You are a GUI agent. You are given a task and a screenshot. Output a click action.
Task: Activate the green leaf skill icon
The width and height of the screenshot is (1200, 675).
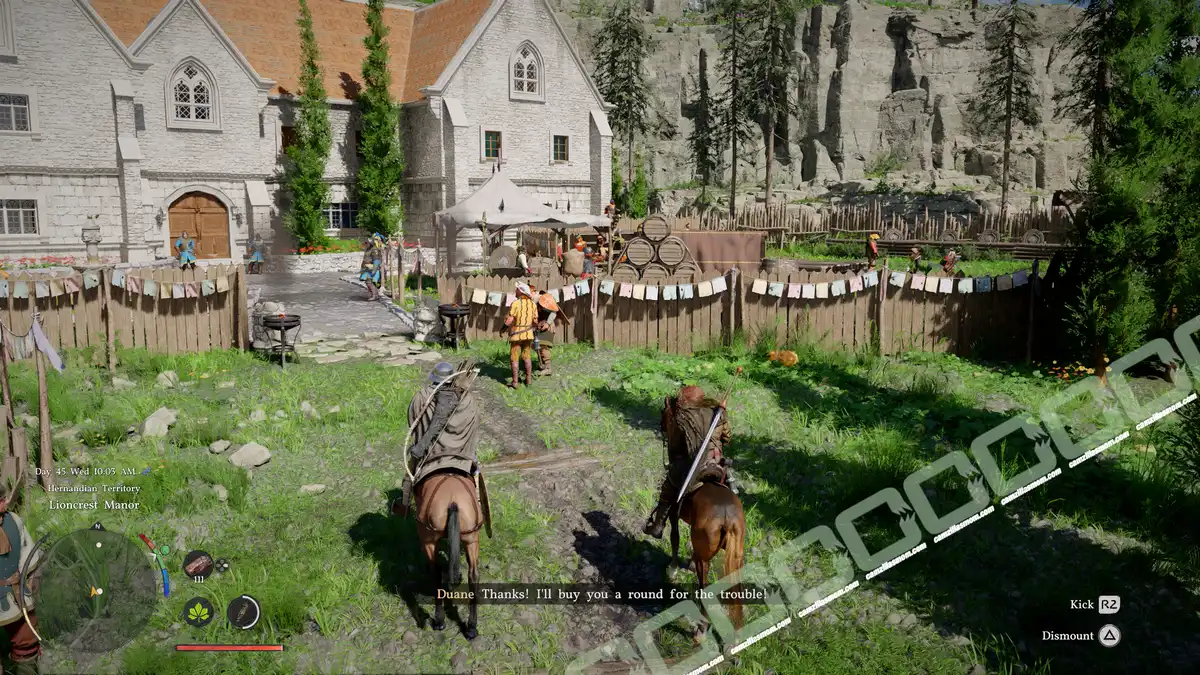[x=198, y=611]
